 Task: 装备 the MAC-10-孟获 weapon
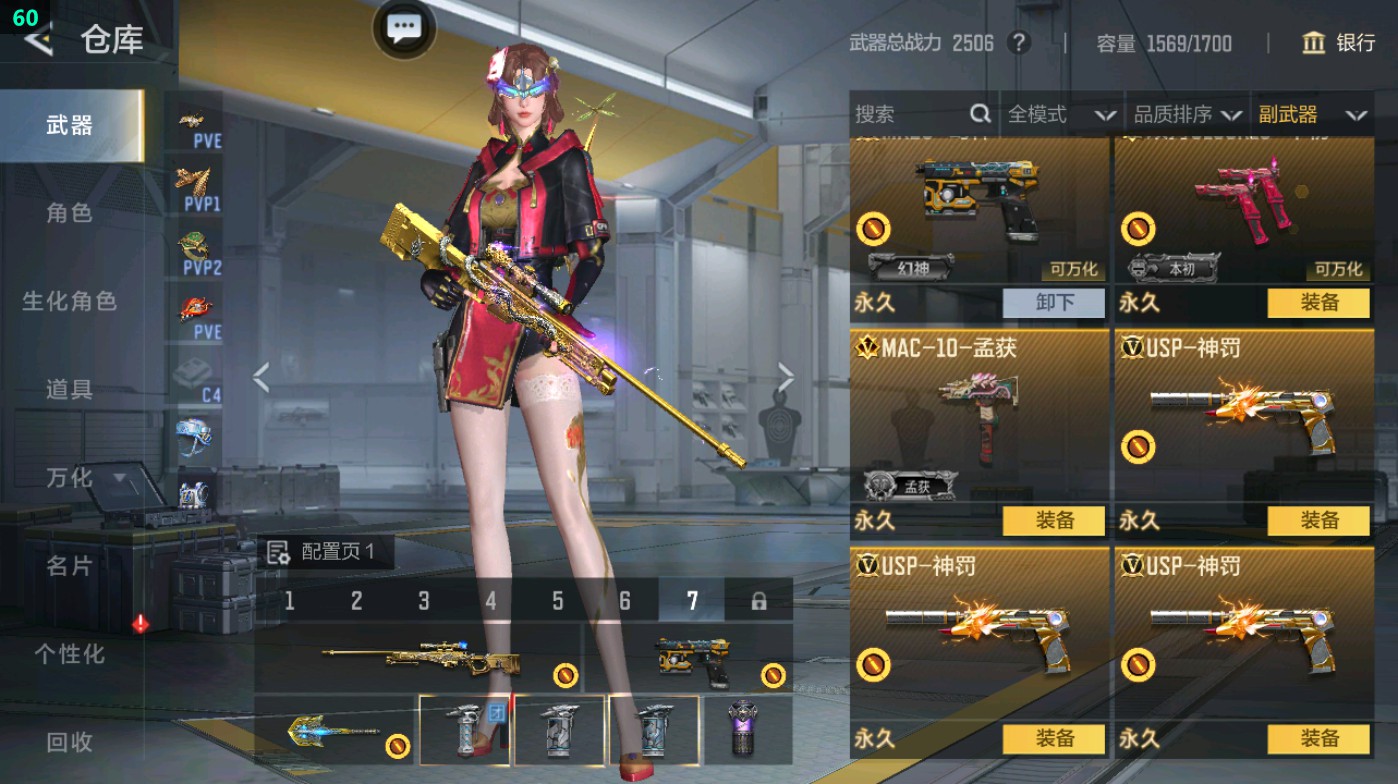[1055, 521]
